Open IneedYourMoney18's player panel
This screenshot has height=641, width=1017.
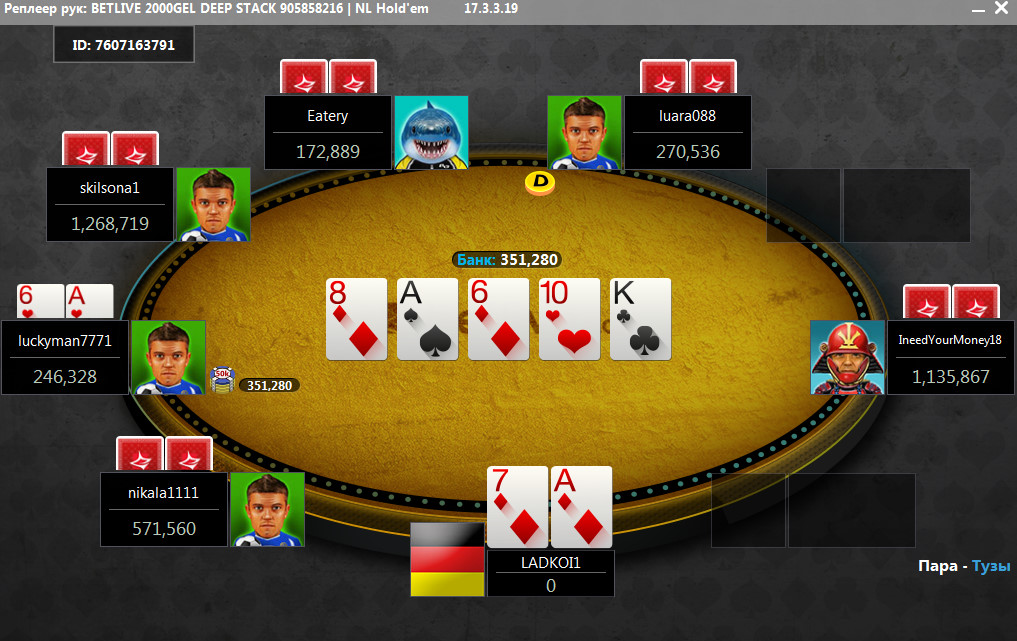(950, 357)
